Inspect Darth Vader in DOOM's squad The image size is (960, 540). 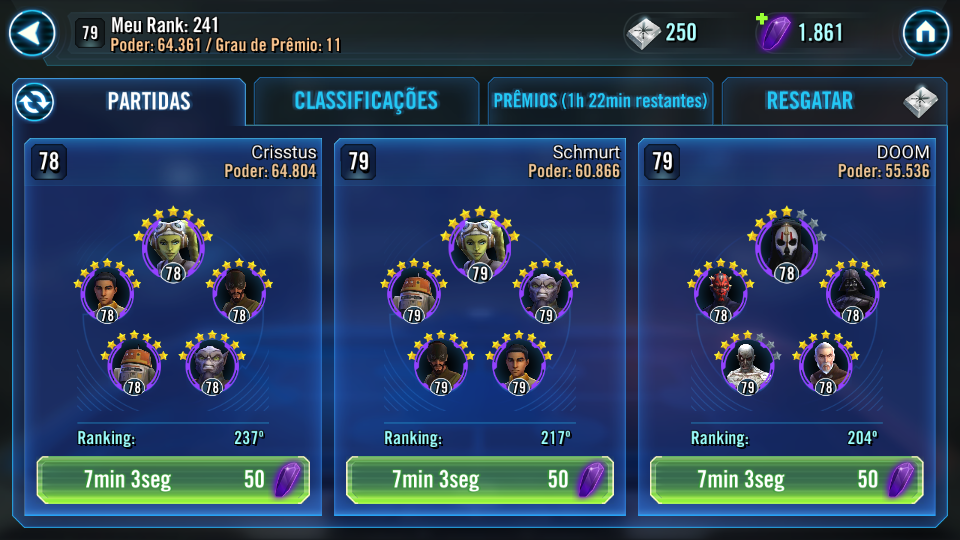852,292
